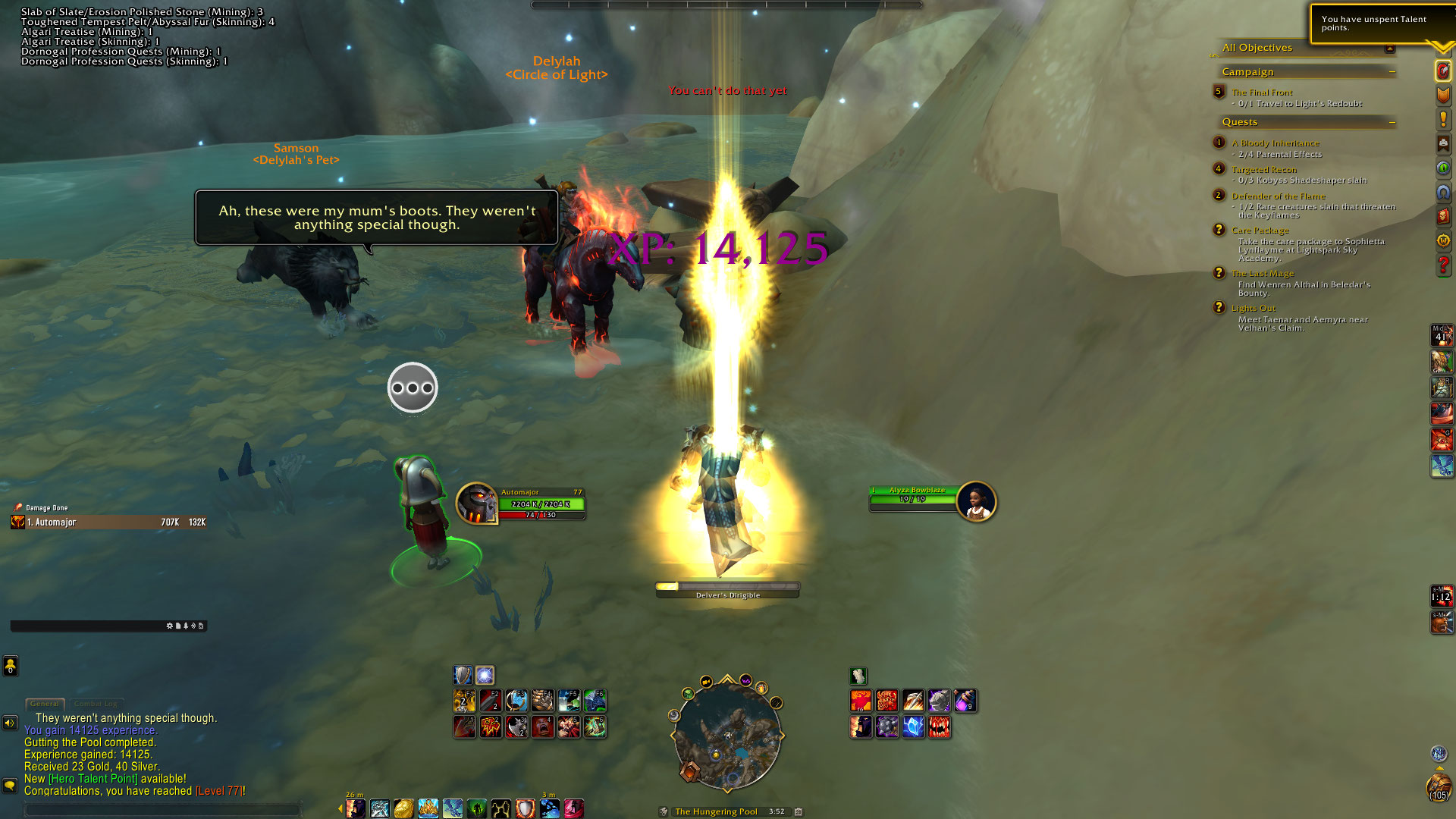Open the talents micro menu button
The width and height of the screenshot is (1456, 819).
tap(1443, 71)
